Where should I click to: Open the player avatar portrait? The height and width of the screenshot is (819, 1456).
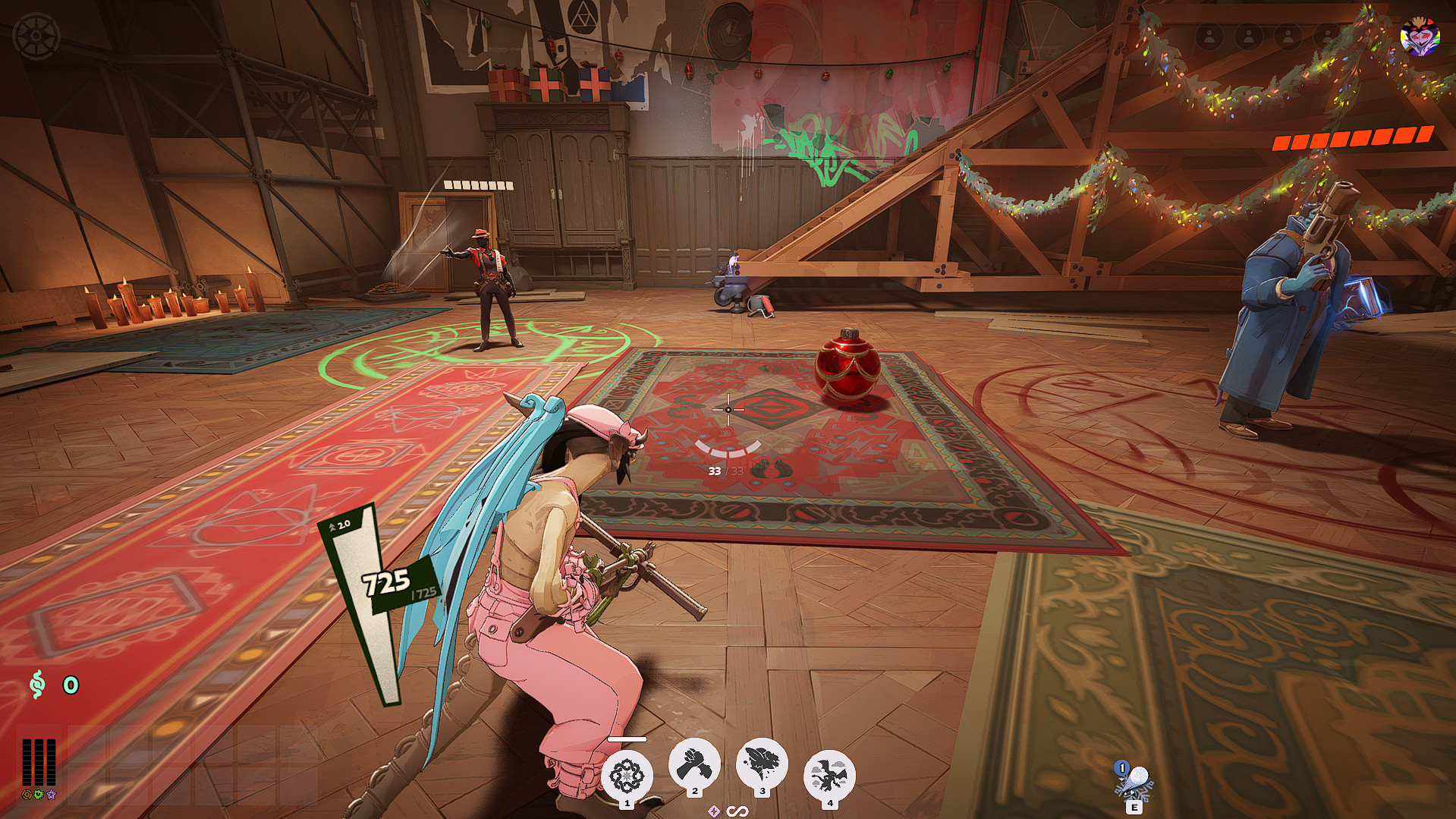click(1420, 36)
